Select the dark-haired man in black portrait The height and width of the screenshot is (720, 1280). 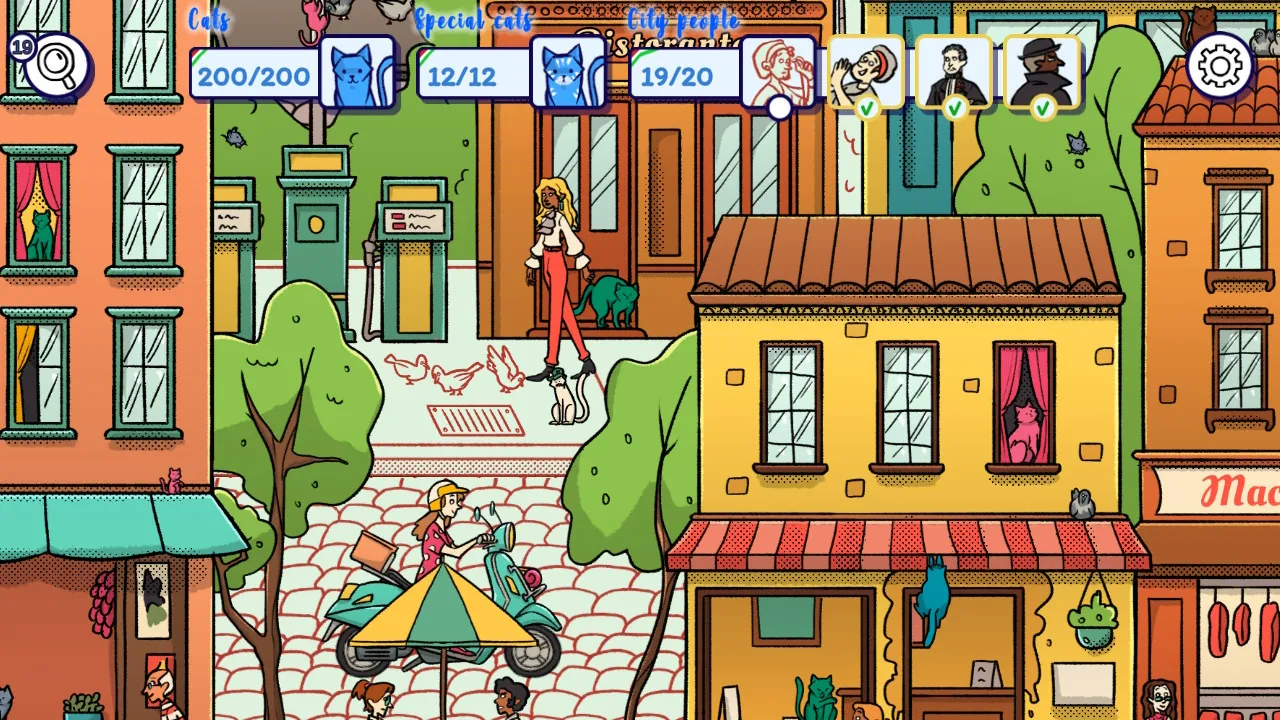(954, 71)
